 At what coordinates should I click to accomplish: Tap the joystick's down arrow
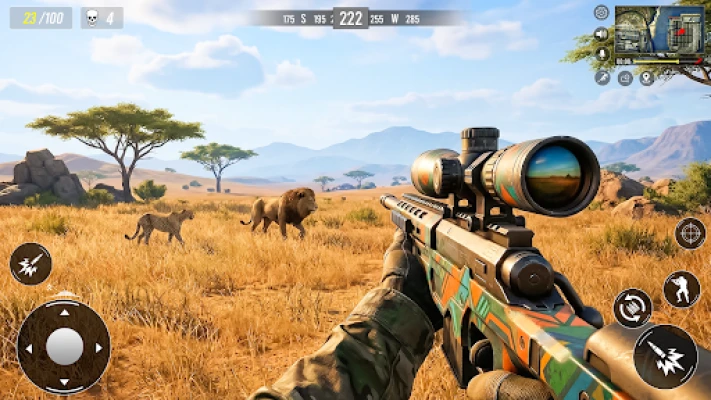pyautogui.click(x=65, y=383)
